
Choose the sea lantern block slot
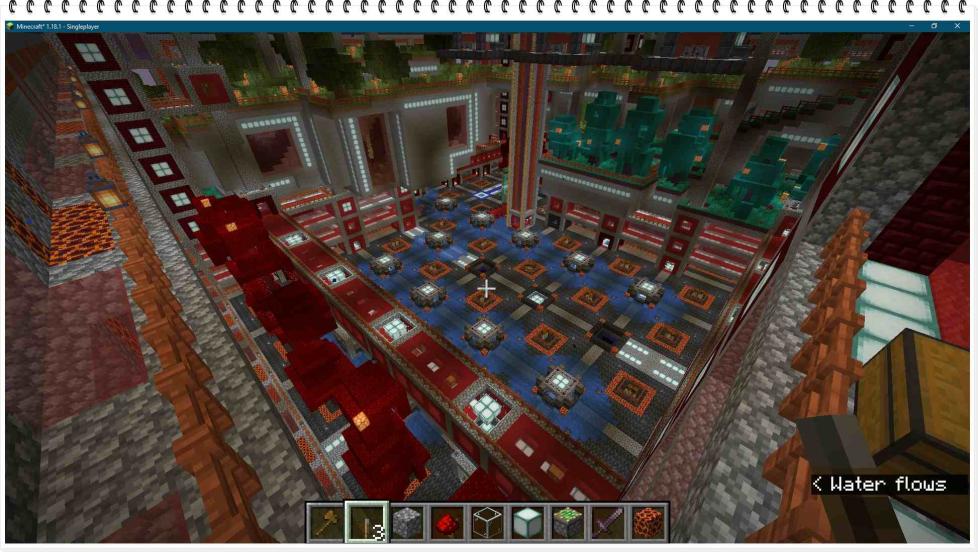(x=527, y=521)
